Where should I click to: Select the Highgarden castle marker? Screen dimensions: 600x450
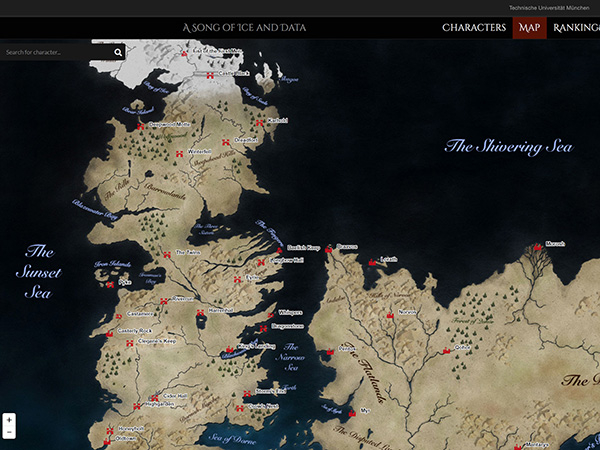coord(136,405)
